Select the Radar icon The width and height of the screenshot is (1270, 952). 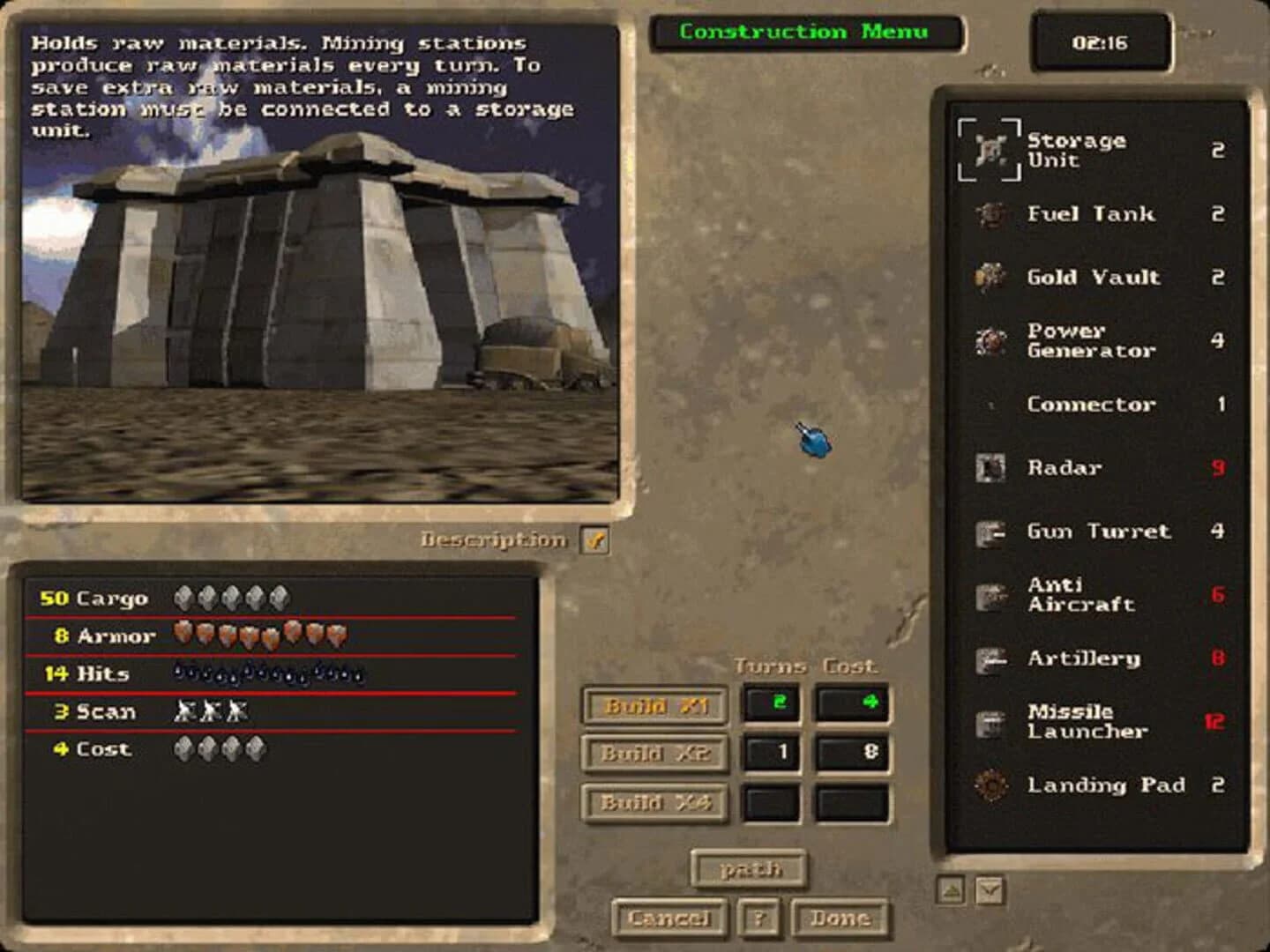[x=990, y=468]
